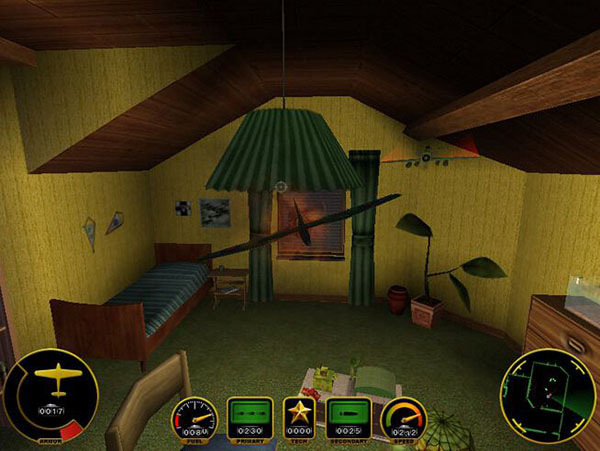Select the Primary weapon slot
600x451 pixels.
click(250, 417)
